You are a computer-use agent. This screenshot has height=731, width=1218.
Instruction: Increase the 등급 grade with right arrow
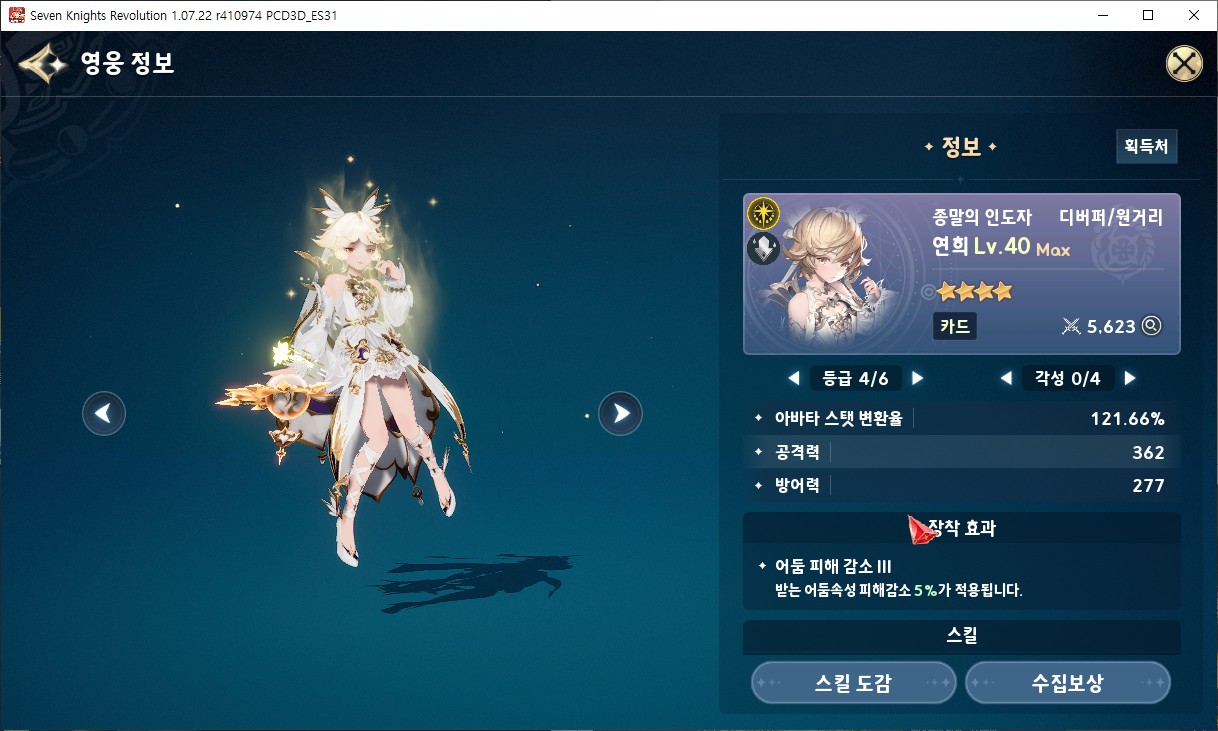click(x=917, y=378)
